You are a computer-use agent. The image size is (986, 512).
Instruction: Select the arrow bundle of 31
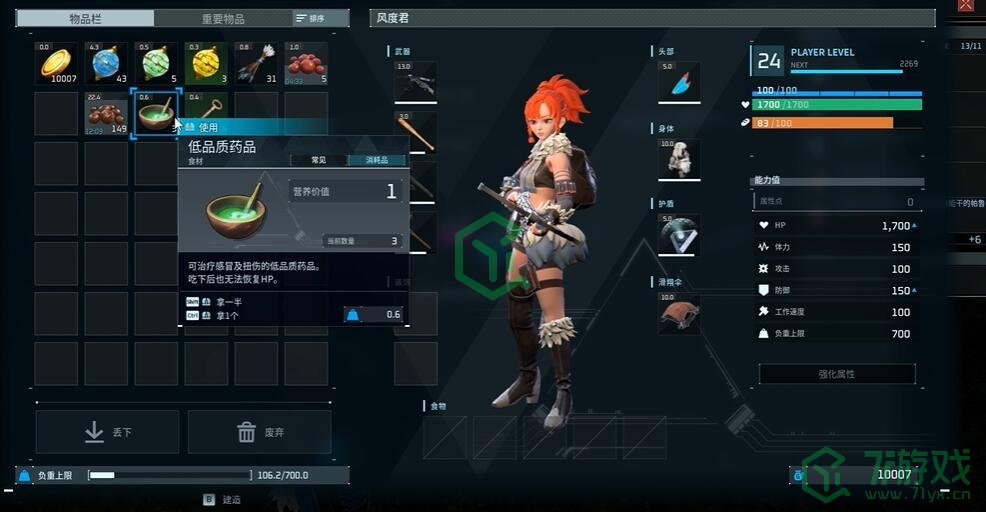(x=257, y=63)
